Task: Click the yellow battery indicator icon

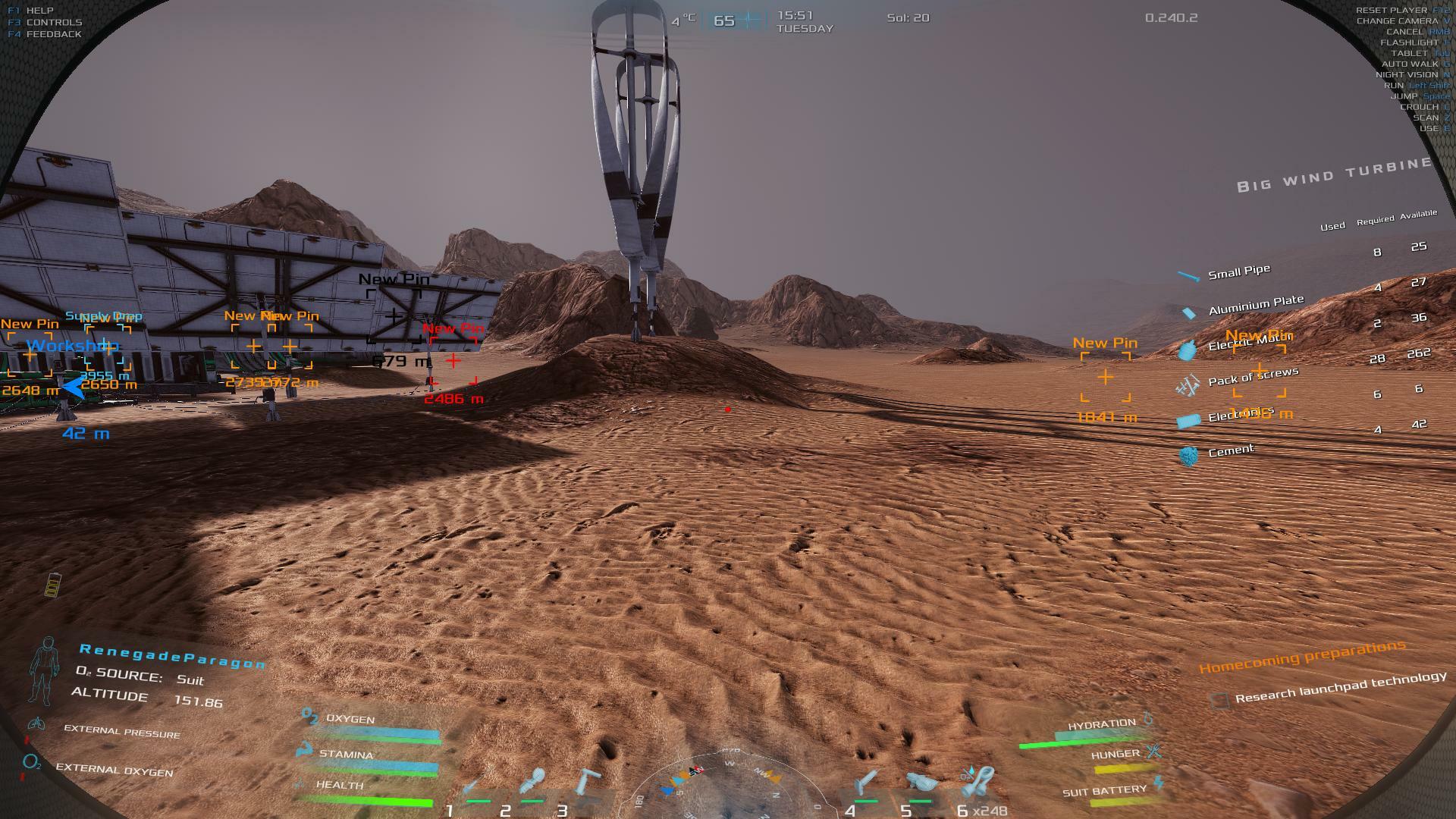Action: click(53, 585)
